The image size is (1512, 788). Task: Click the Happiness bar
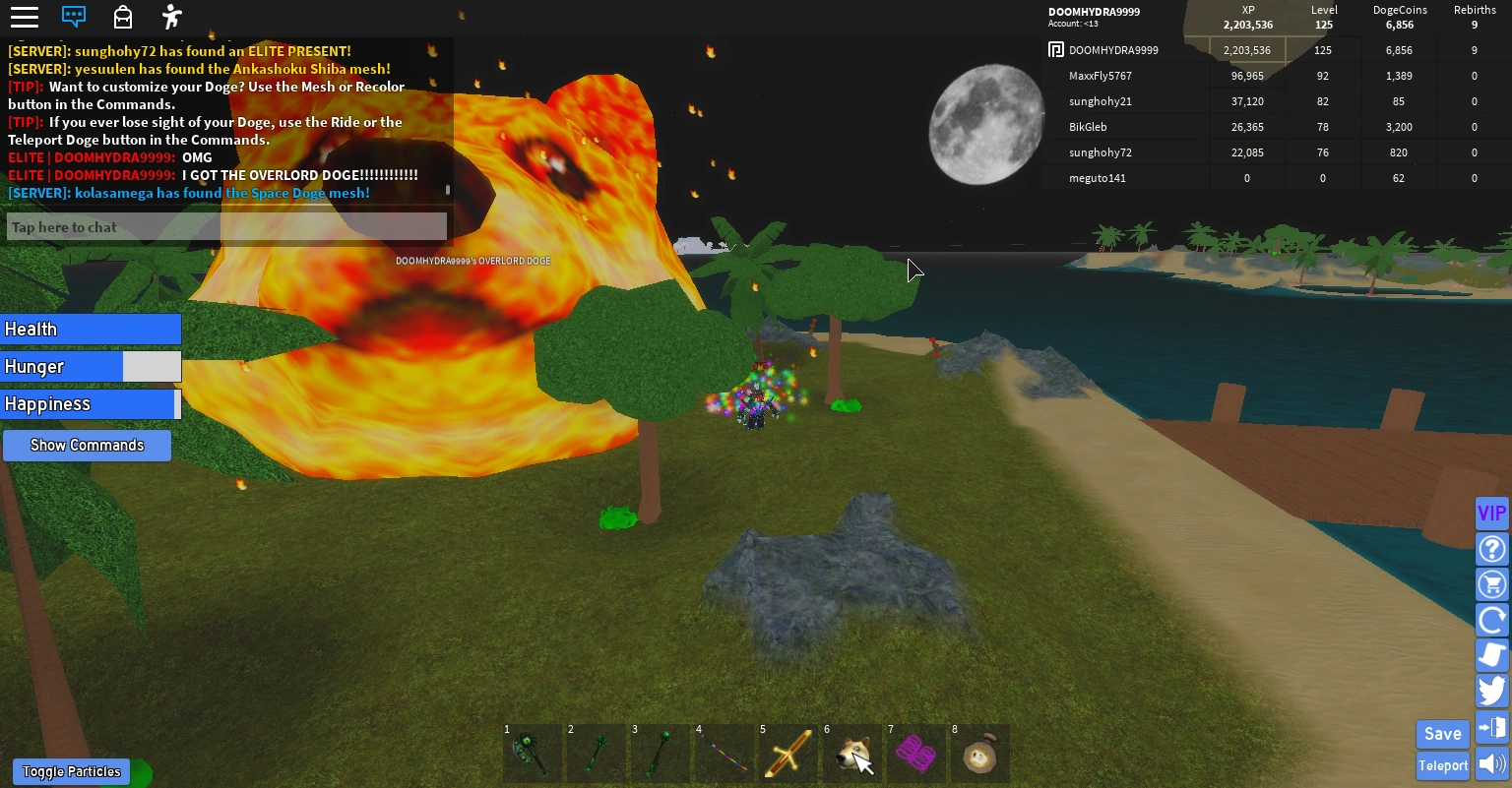coord(91,403)
